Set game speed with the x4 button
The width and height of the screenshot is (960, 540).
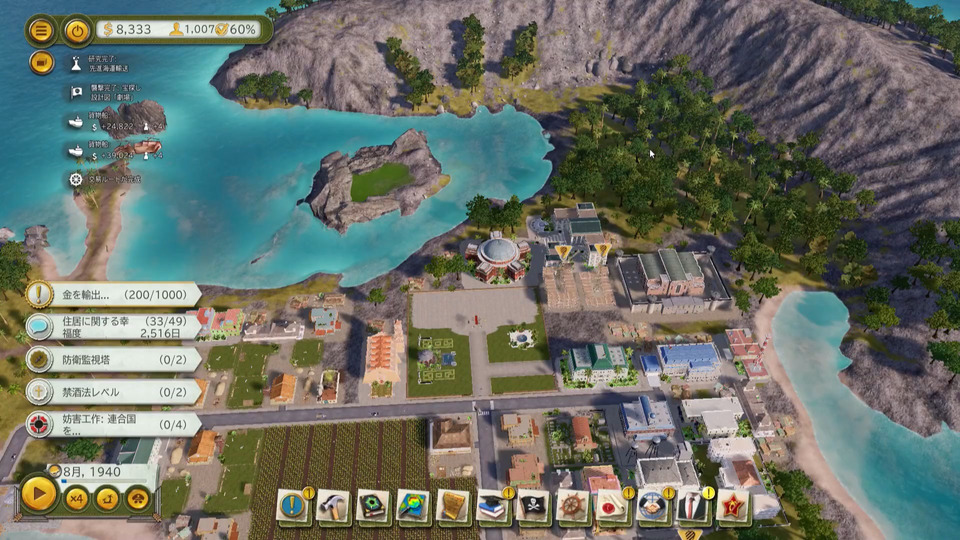tap(77, 498)
